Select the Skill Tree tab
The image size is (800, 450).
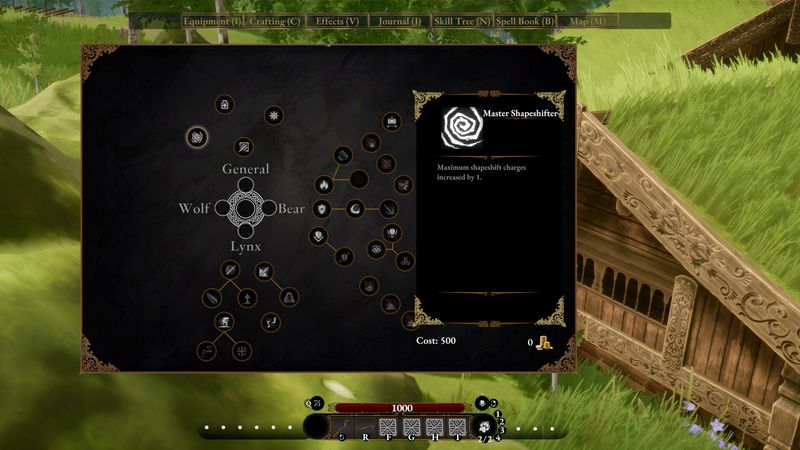pos(461,20)
